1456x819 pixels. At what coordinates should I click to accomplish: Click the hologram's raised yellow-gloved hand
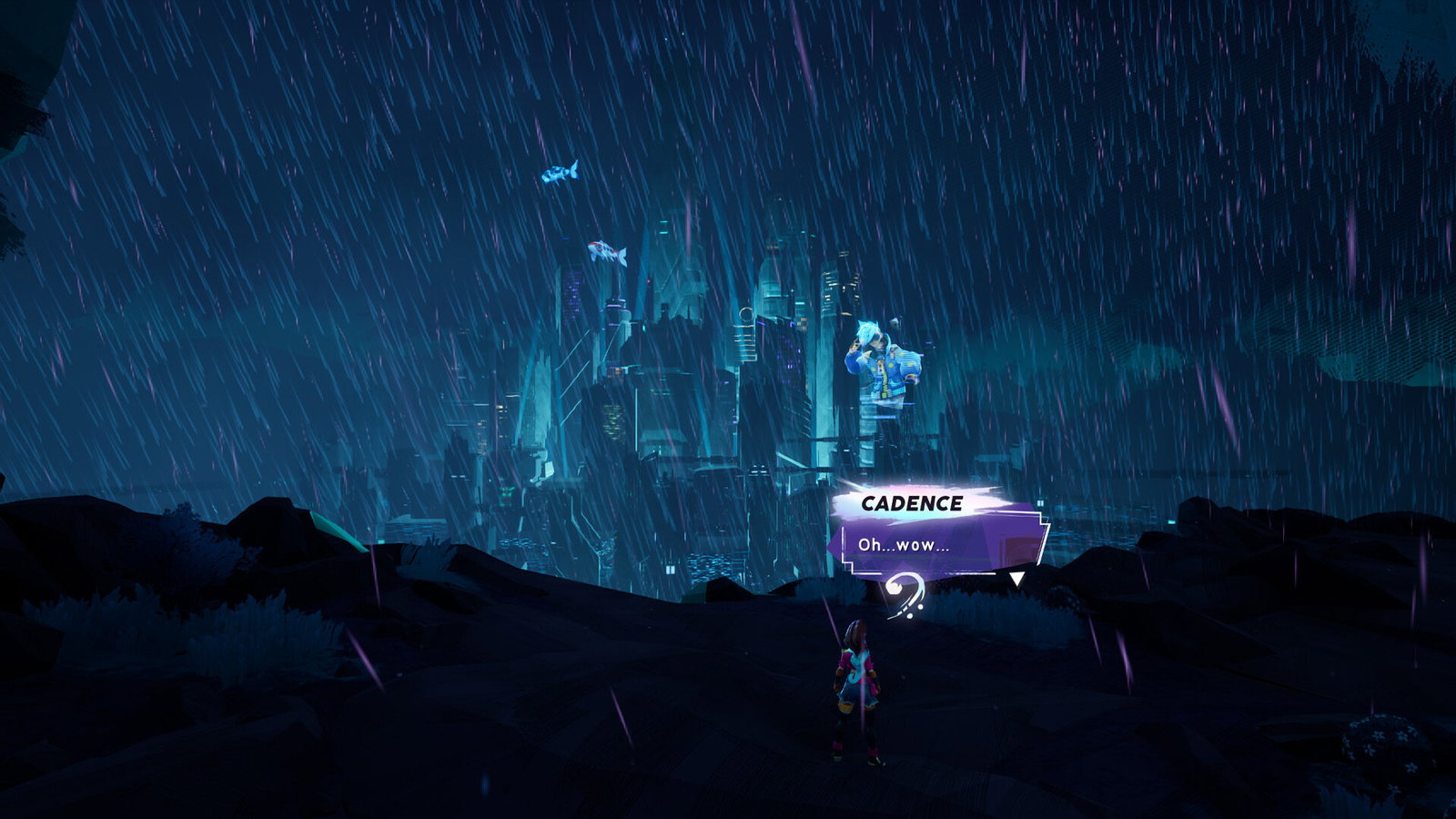coord(856,346)
